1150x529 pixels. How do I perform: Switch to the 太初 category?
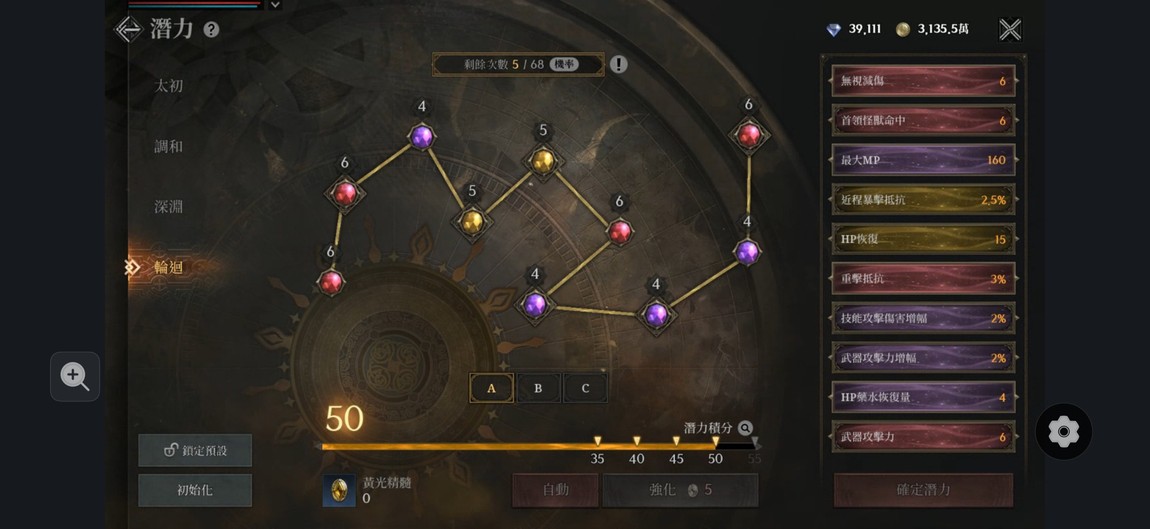click(169, 86)
